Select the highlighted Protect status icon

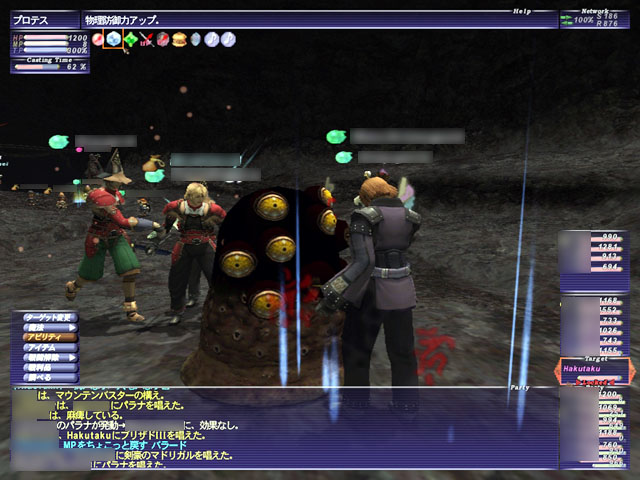pos(114,39)
